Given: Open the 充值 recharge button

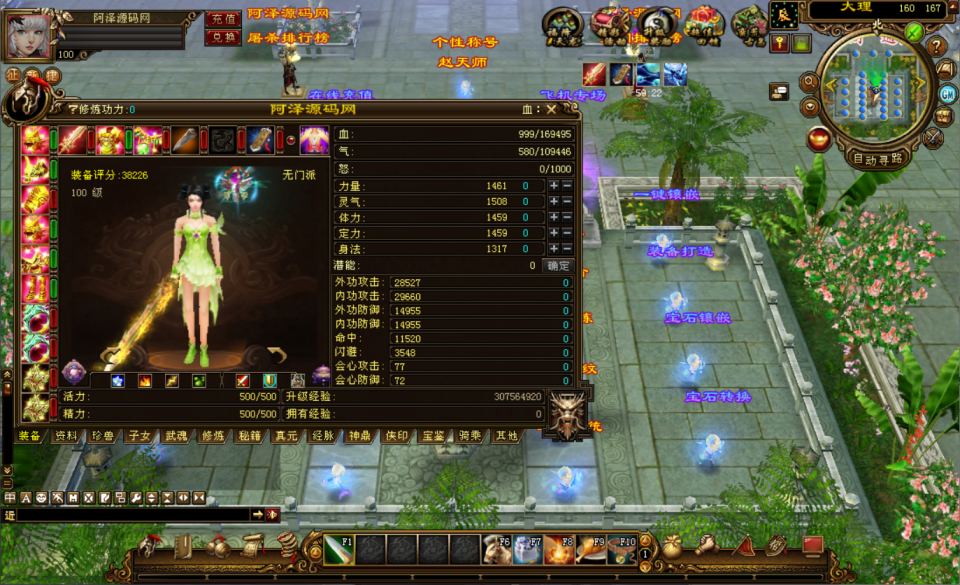Looking at the screenshot, I should coord(221,19).
